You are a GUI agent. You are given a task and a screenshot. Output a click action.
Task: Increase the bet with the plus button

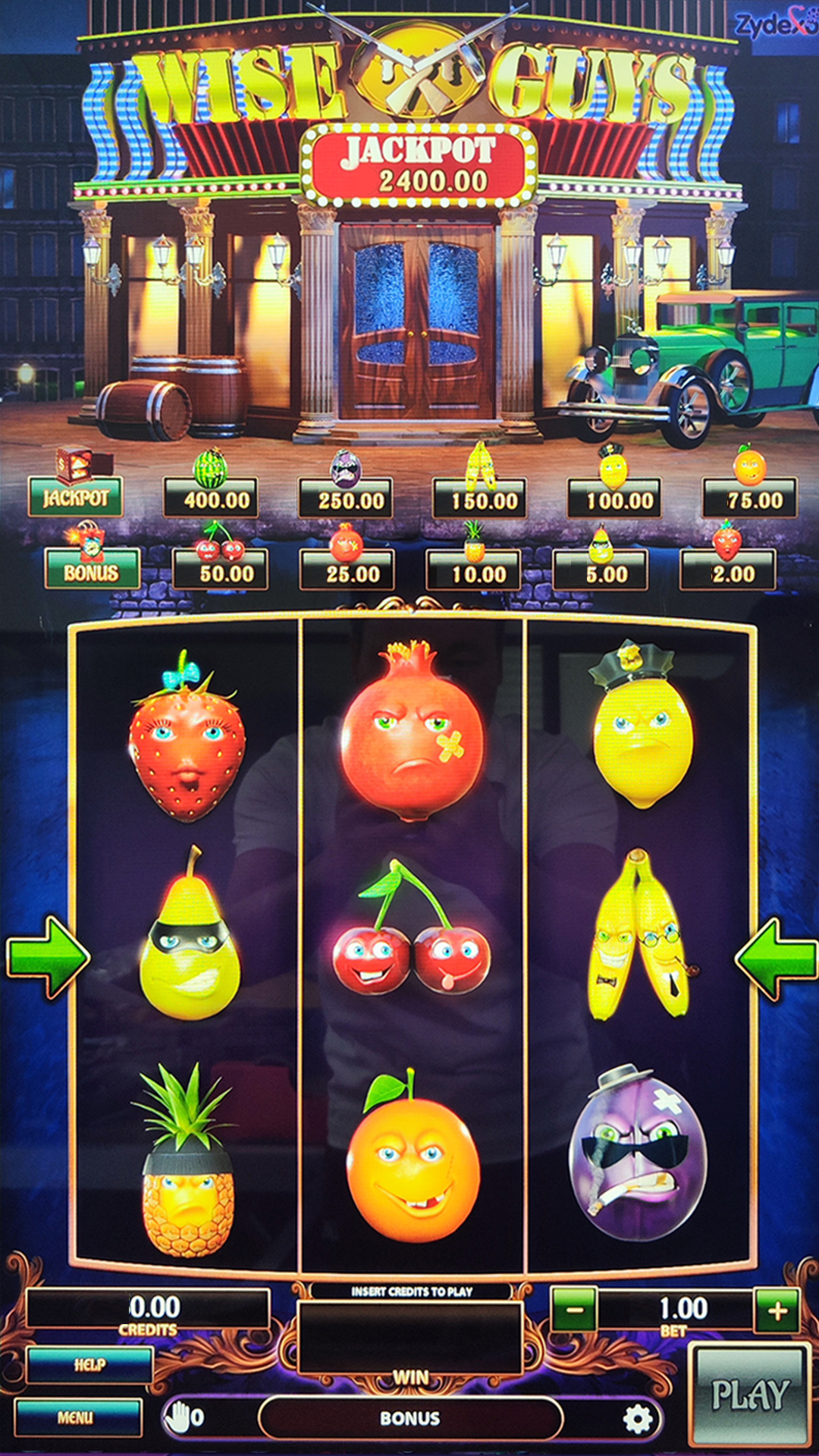pos(777,1310)
